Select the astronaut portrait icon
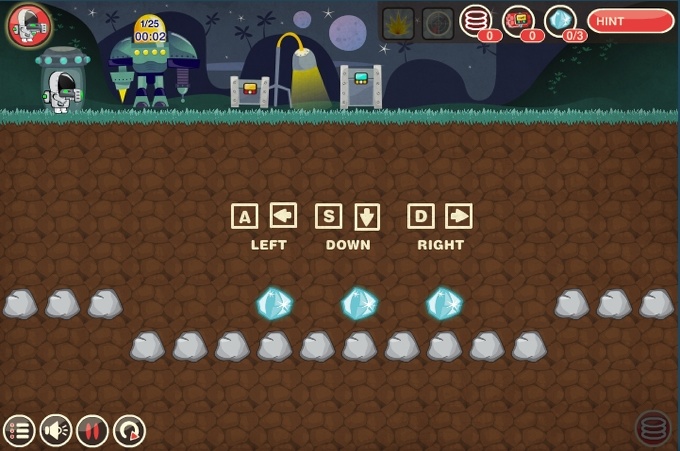The image size is (680, 451). 28,25
